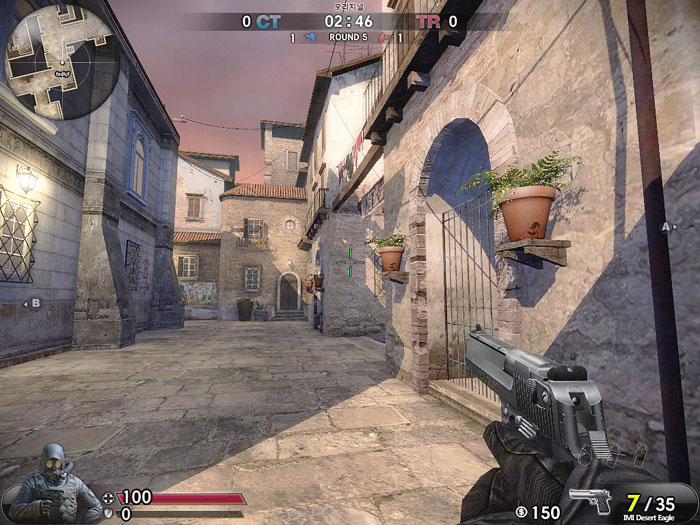Viewport: 700px width, 525px height.
Task: Select the Desert Eagle weapon icon
Action: (x=590, y=500)
